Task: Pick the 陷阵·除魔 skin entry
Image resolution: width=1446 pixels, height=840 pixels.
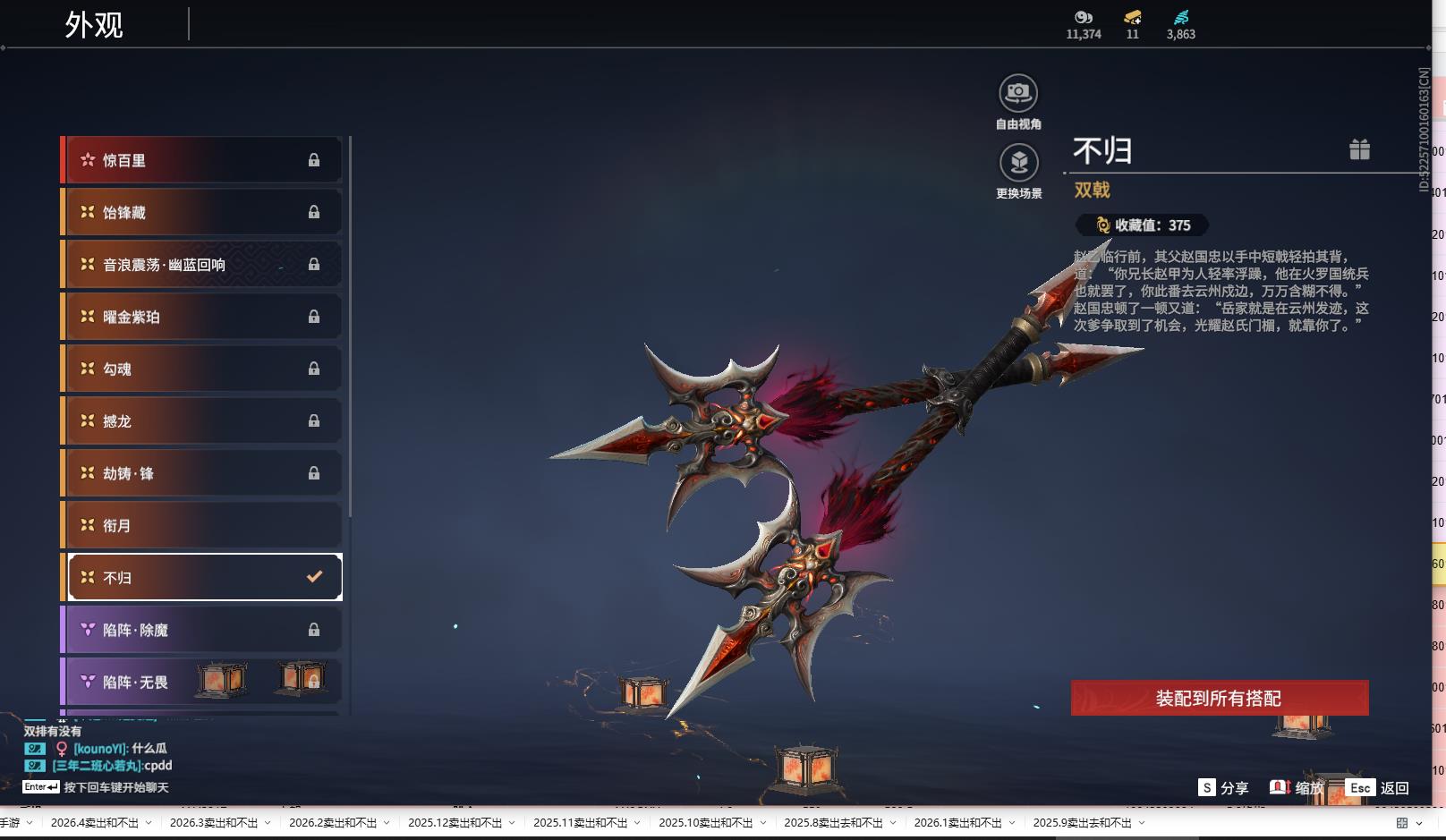Action: (202, 630)
